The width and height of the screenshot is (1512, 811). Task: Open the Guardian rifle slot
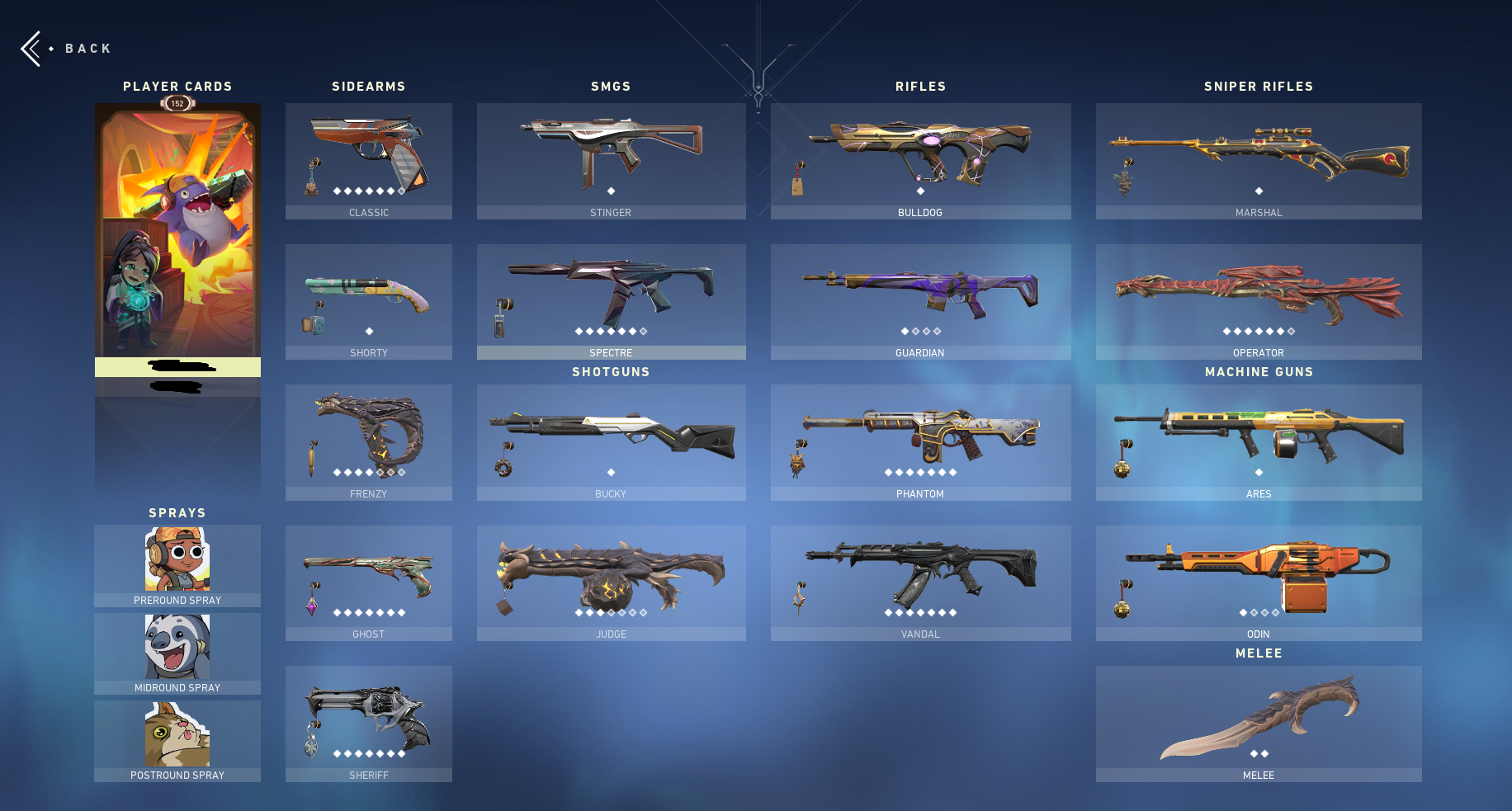(920, 301)
